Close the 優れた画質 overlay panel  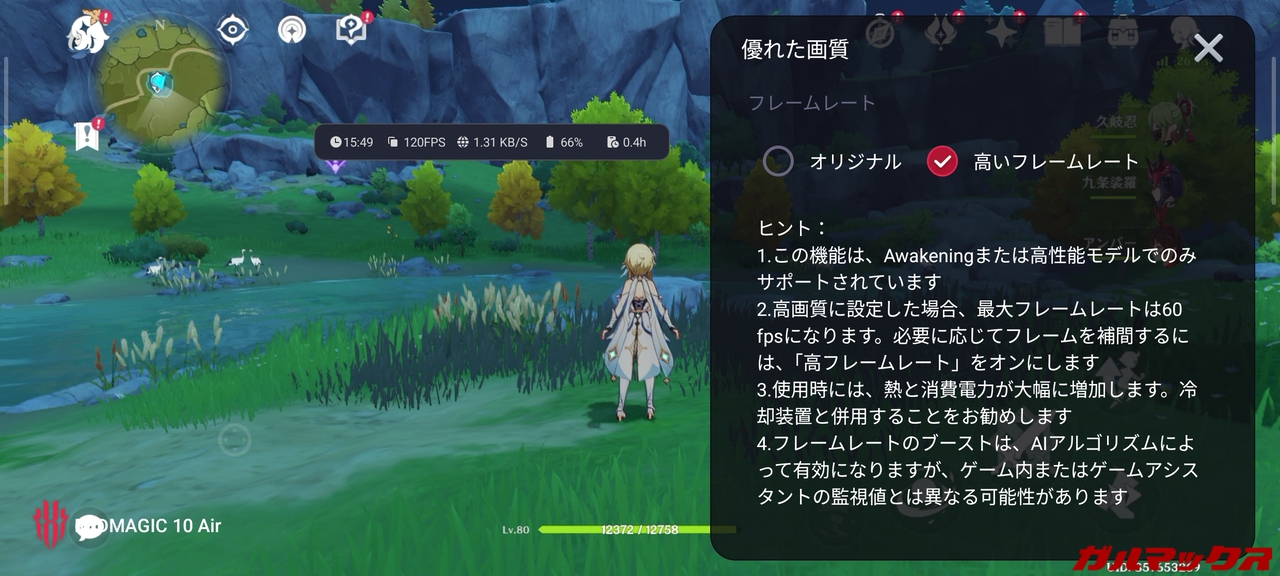click(x=1209, y=49)
